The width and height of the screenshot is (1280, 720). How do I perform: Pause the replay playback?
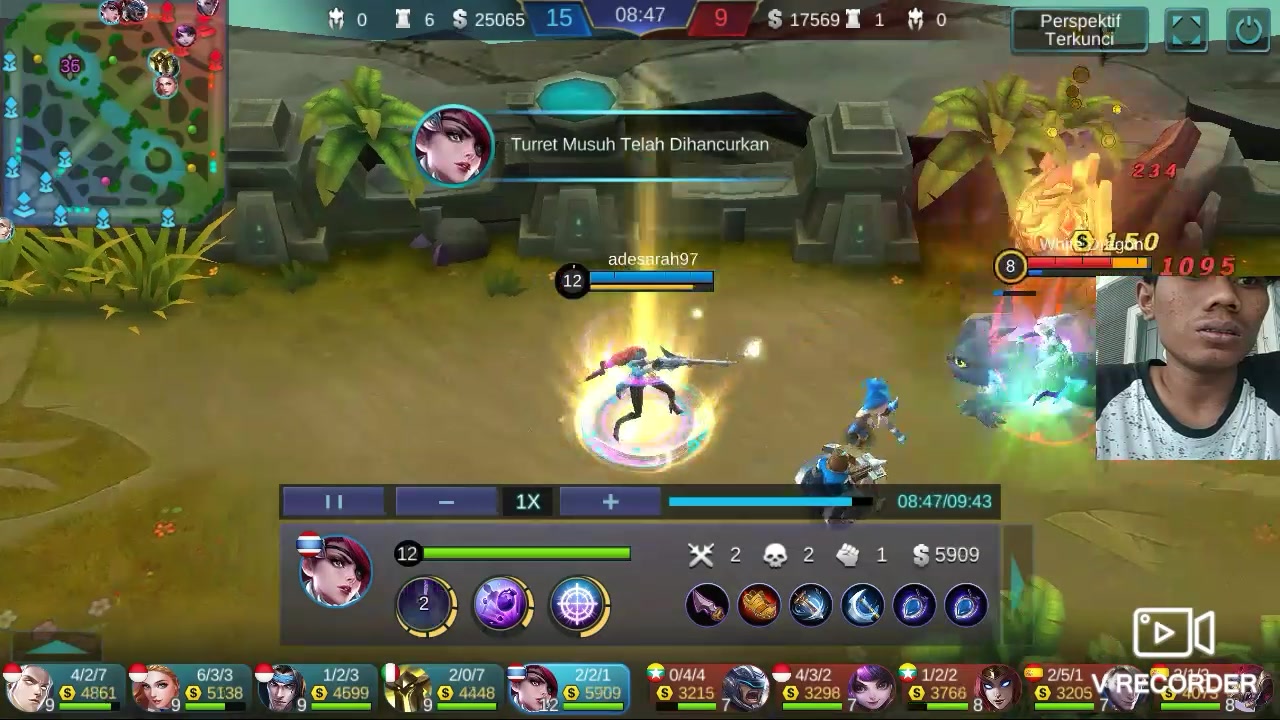[x=334, y=502]
